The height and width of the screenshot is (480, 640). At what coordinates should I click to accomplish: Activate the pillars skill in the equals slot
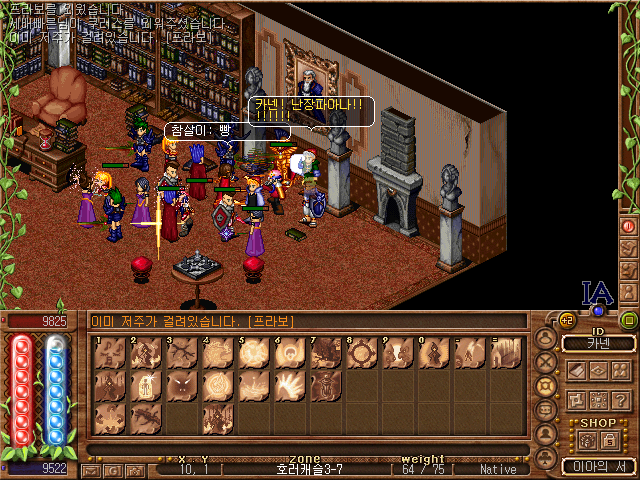click(x=506, y=352)
